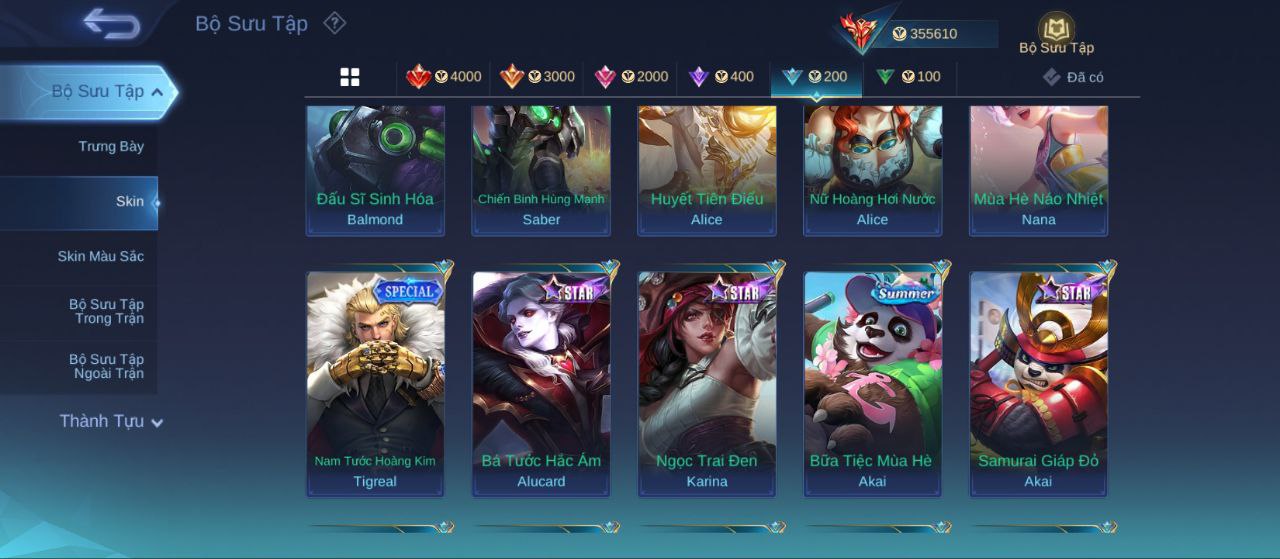Screen dimensions: 1280x559
Task: Go back using the return arrow
Action: coord(111,23)
